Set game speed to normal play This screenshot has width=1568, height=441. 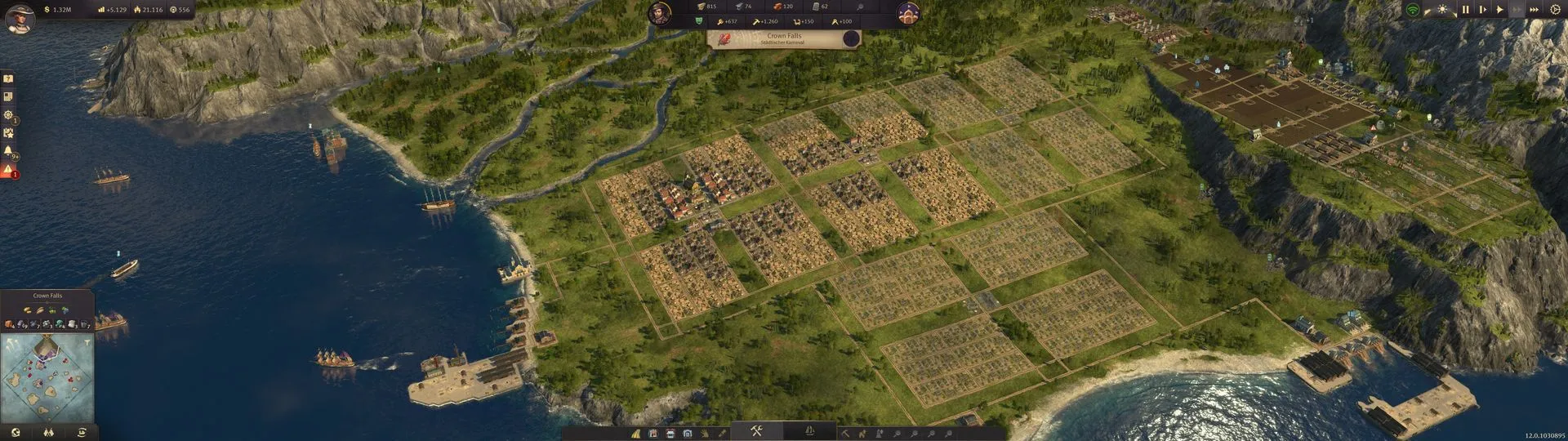(1499, 10)
